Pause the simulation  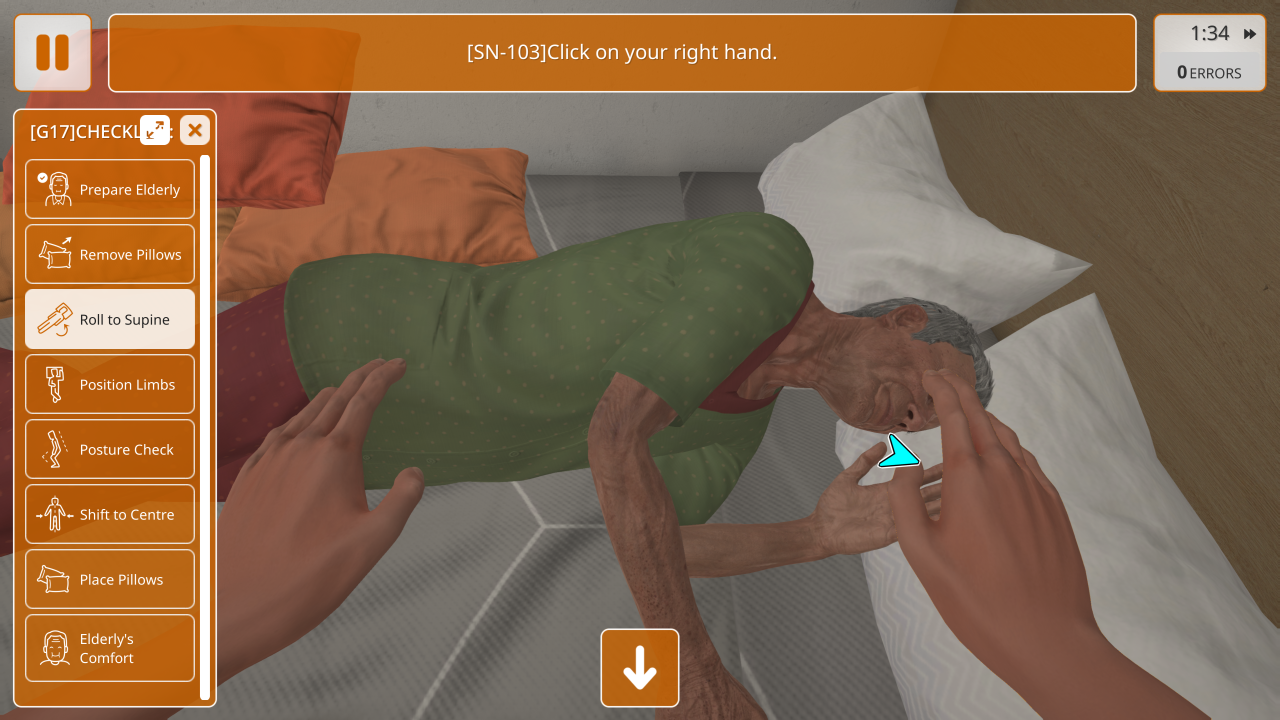click(x=52, y=52)
